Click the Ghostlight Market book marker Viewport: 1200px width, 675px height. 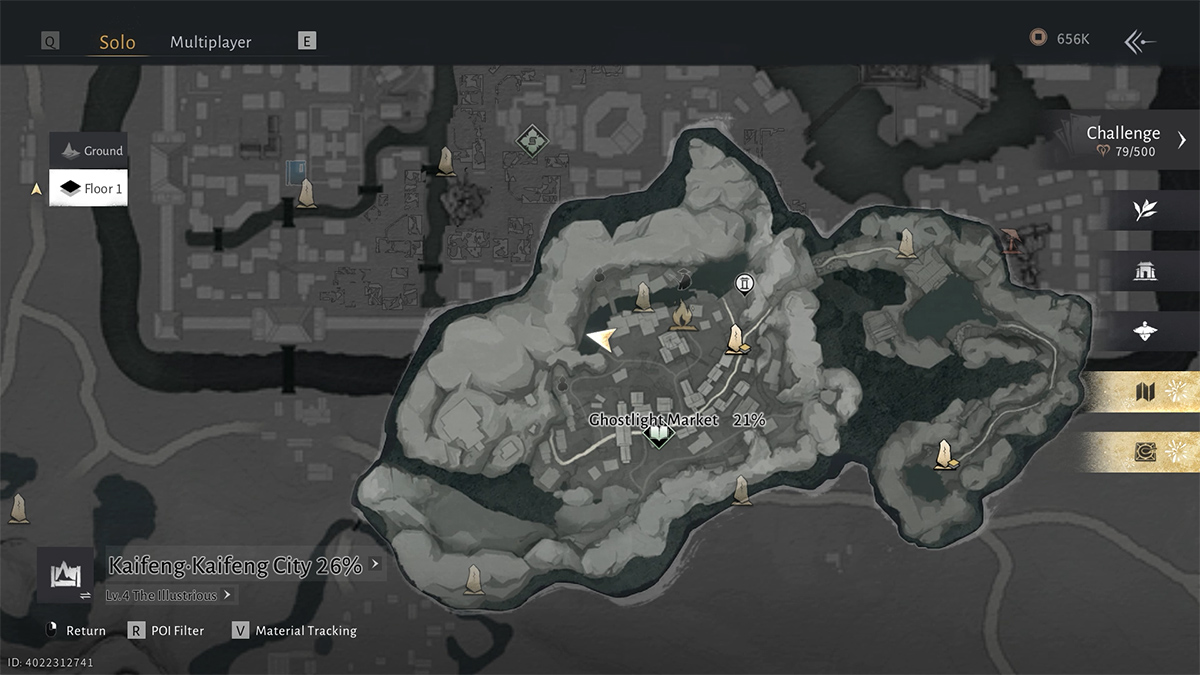point(658,436)
